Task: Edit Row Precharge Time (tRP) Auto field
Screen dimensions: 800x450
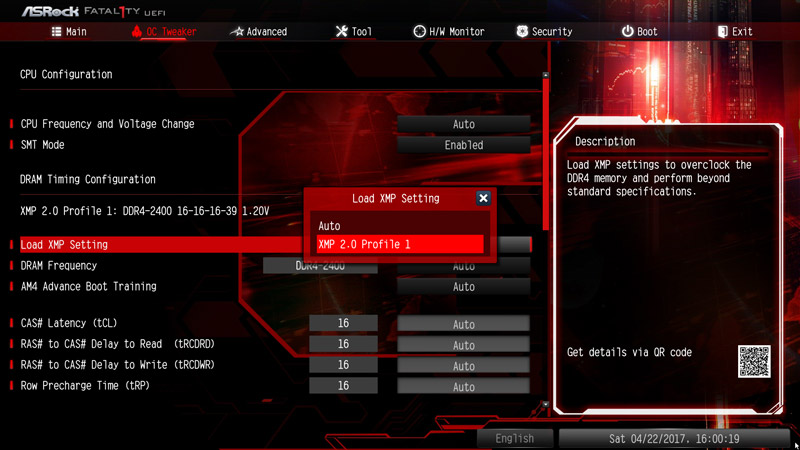Action: tap(463, 386)
